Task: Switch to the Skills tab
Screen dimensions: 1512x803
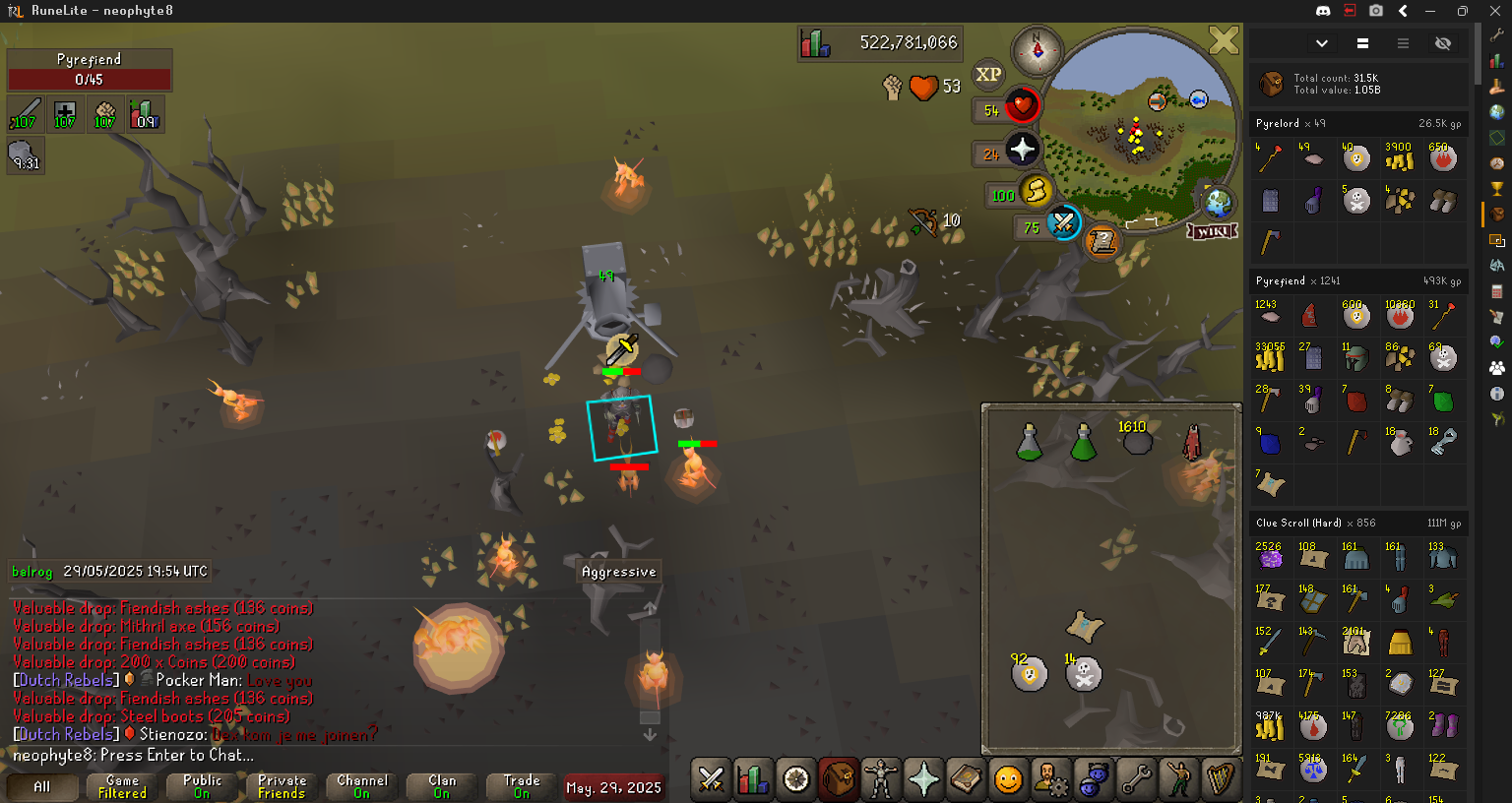Action: 753,780
